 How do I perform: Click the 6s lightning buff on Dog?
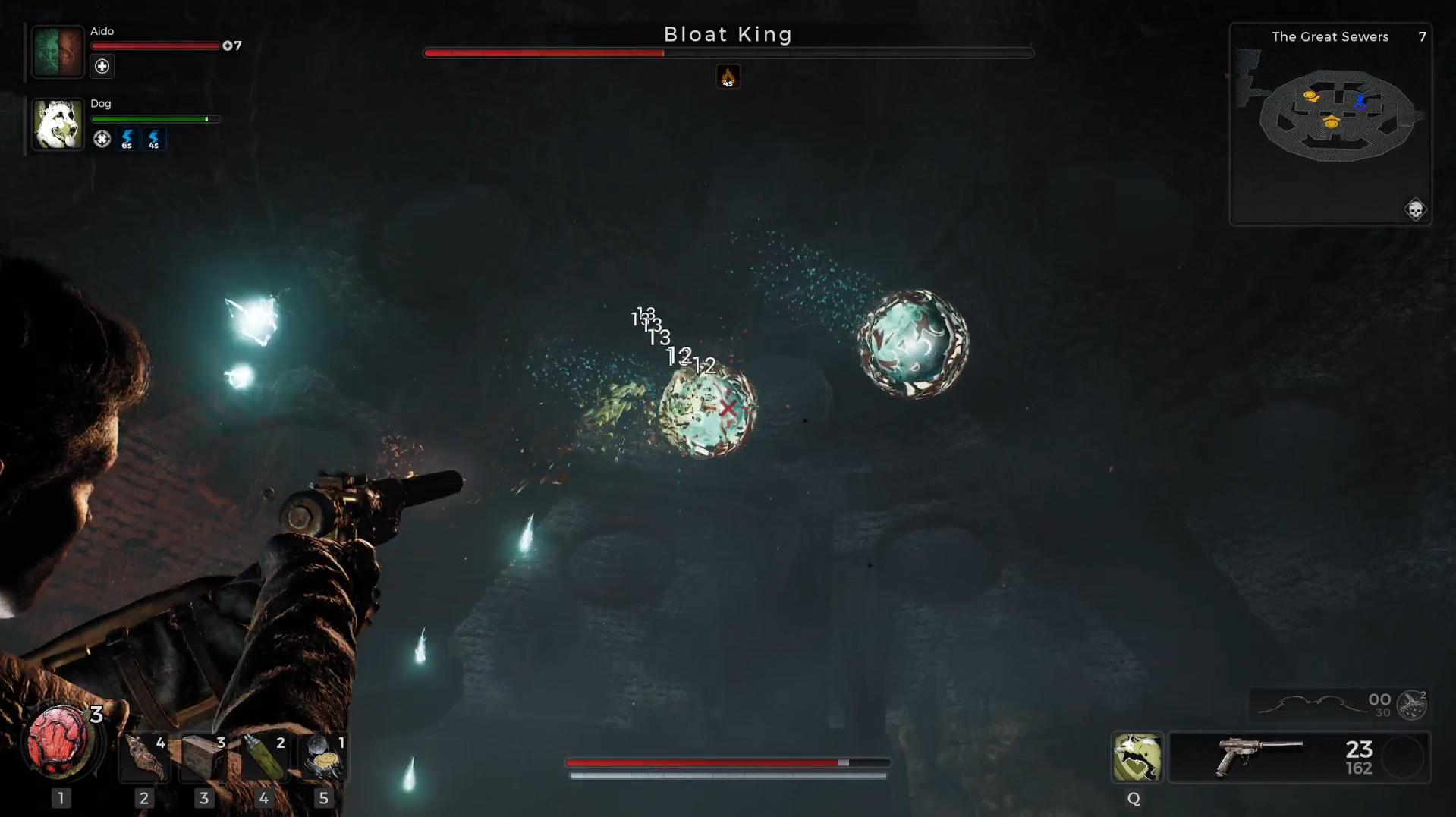(x=127, y=140)
